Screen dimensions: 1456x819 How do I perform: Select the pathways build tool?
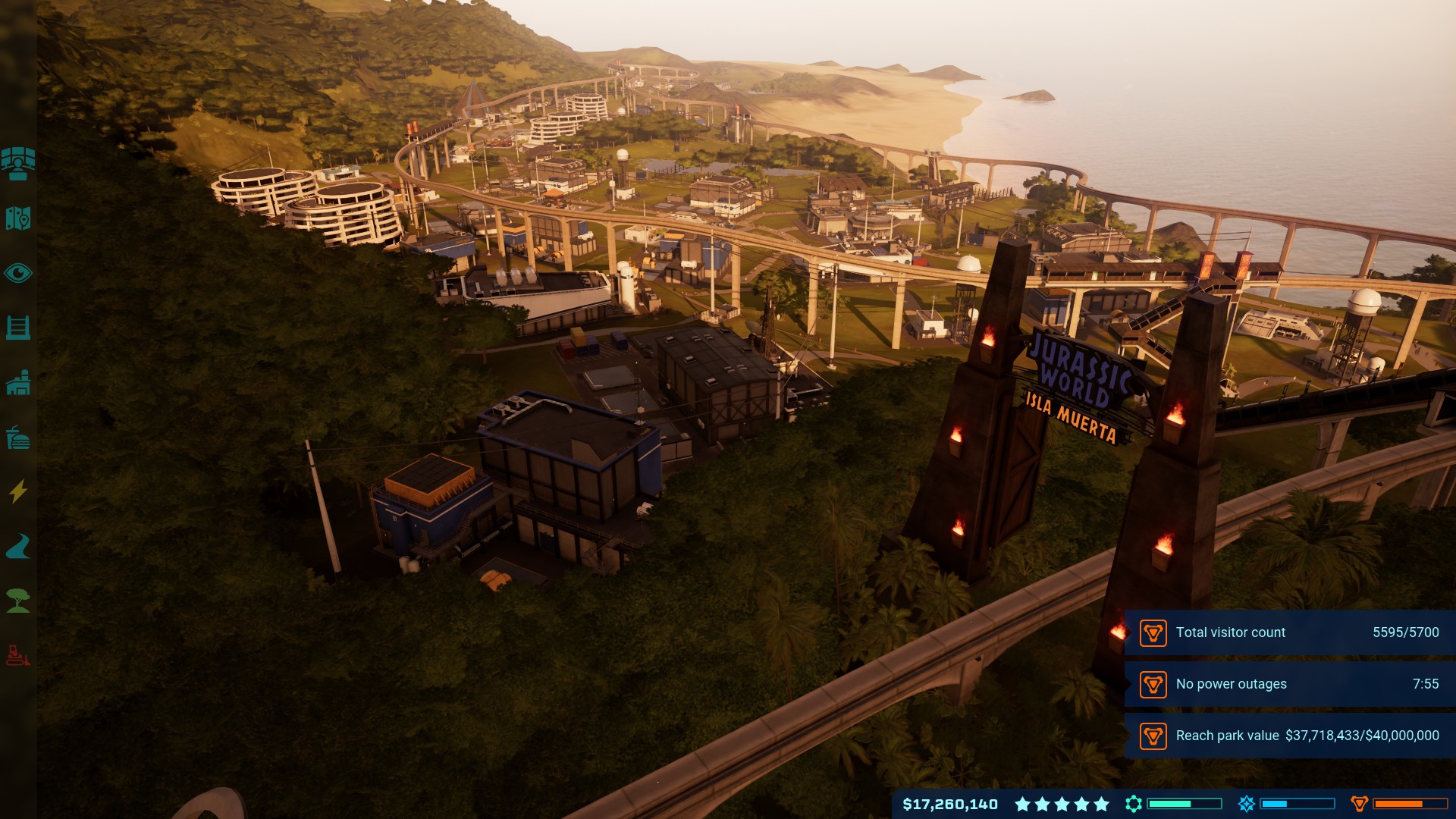pyautogui.click(x=18, y=546)
